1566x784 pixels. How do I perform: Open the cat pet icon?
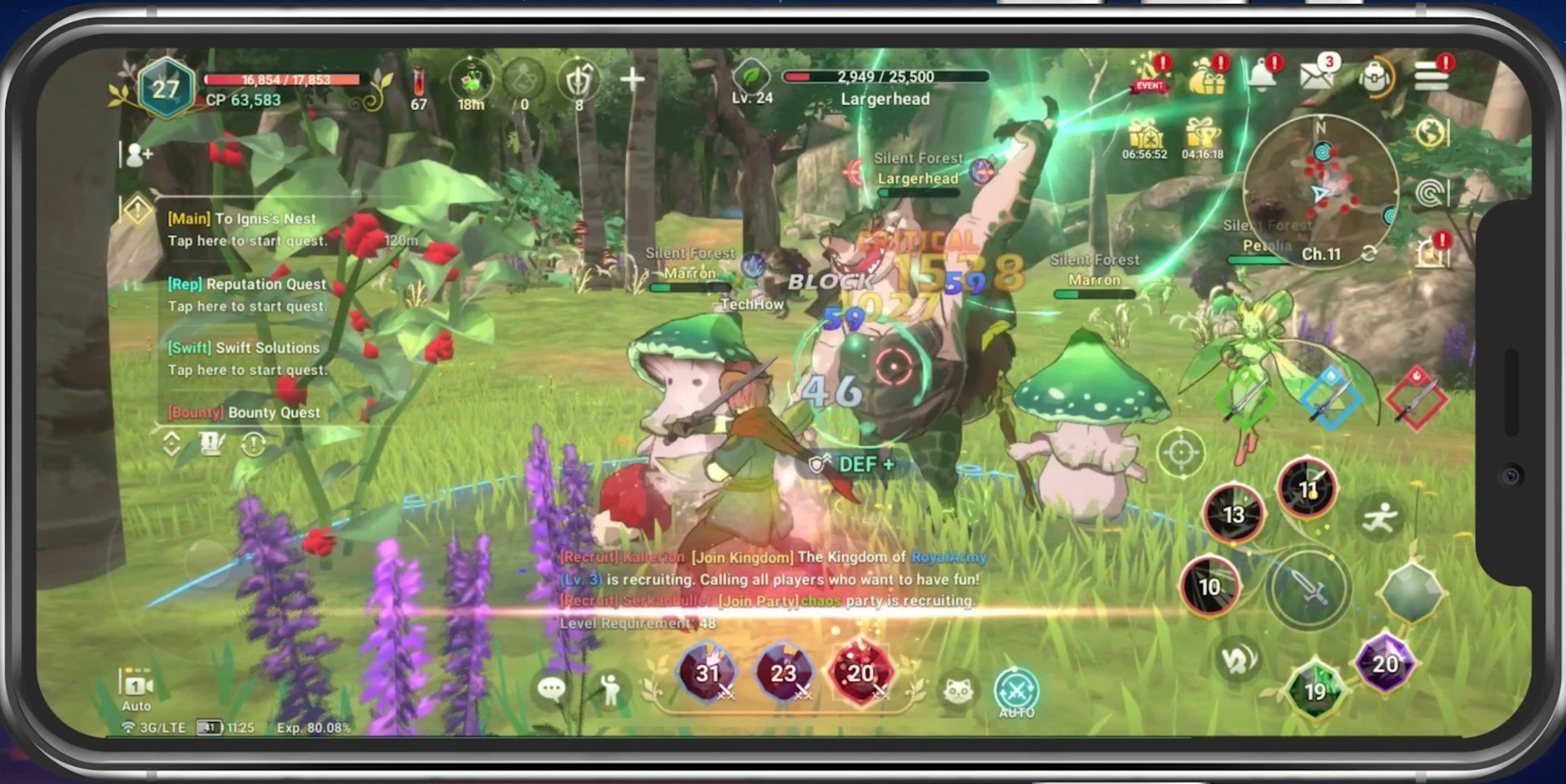tap(958, 690)
